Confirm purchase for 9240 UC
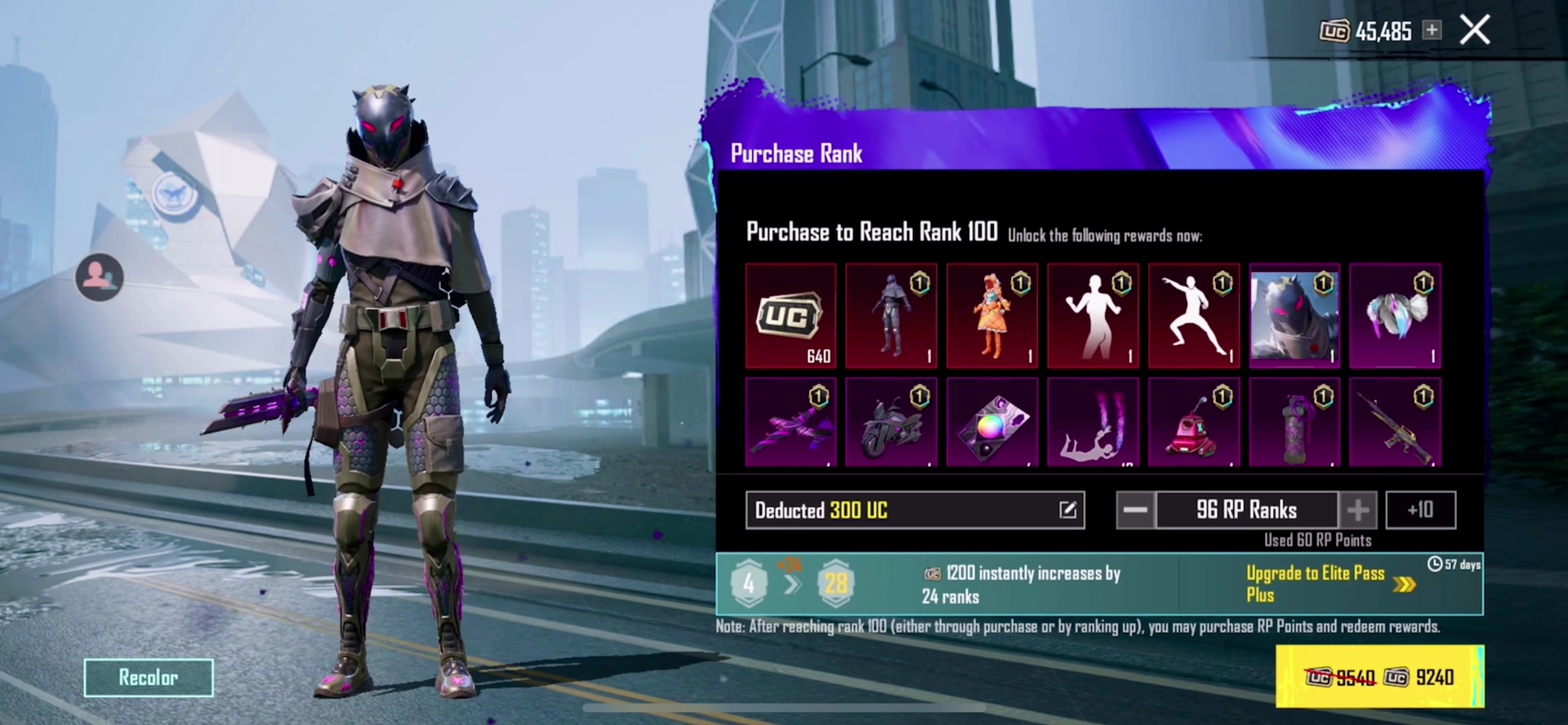Viewport: 1568px width, 725px height. click(1379, 677)
